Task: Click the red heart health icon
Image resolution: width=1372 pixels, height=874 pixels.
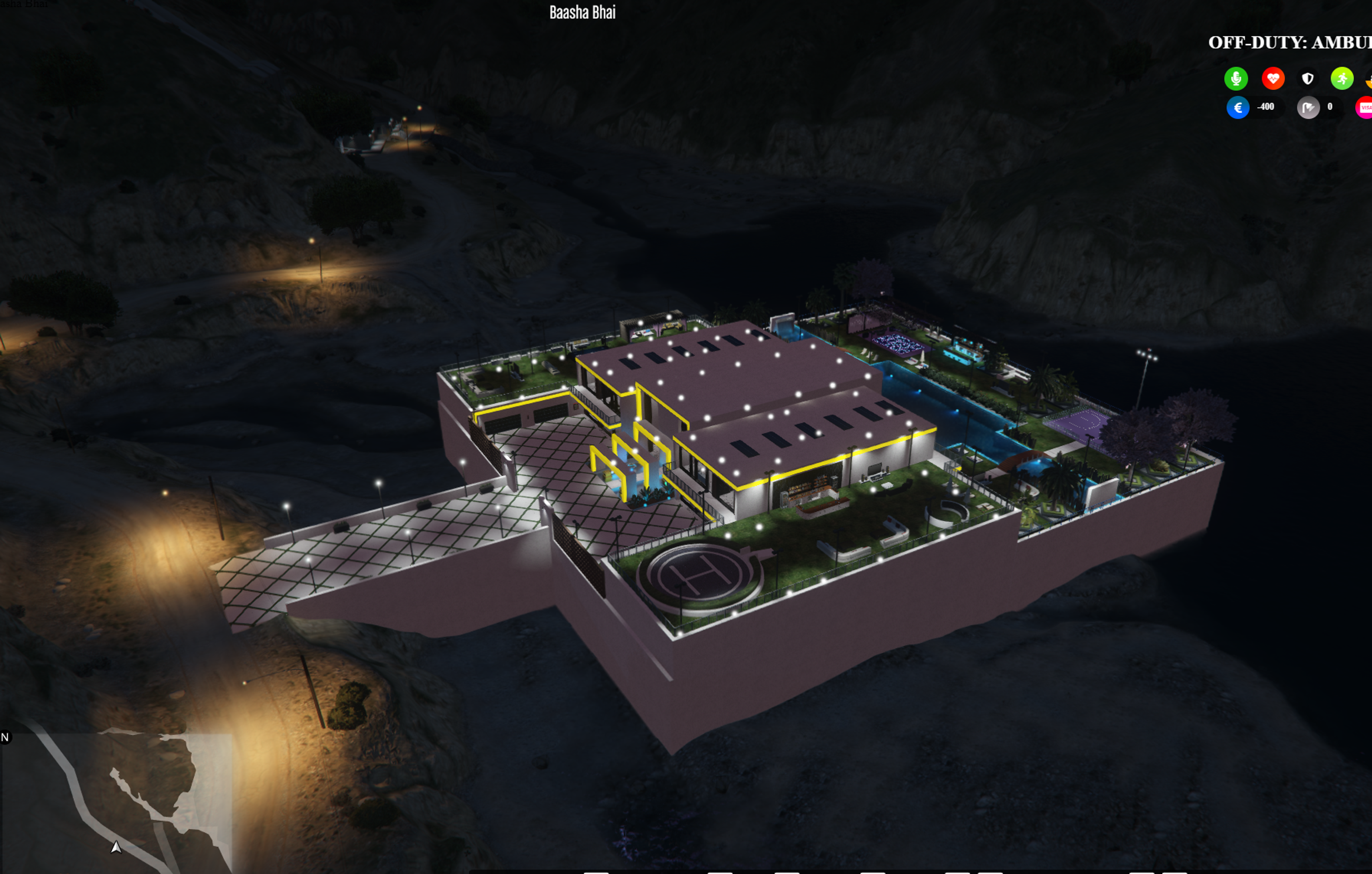Action: click(1273, 79)
